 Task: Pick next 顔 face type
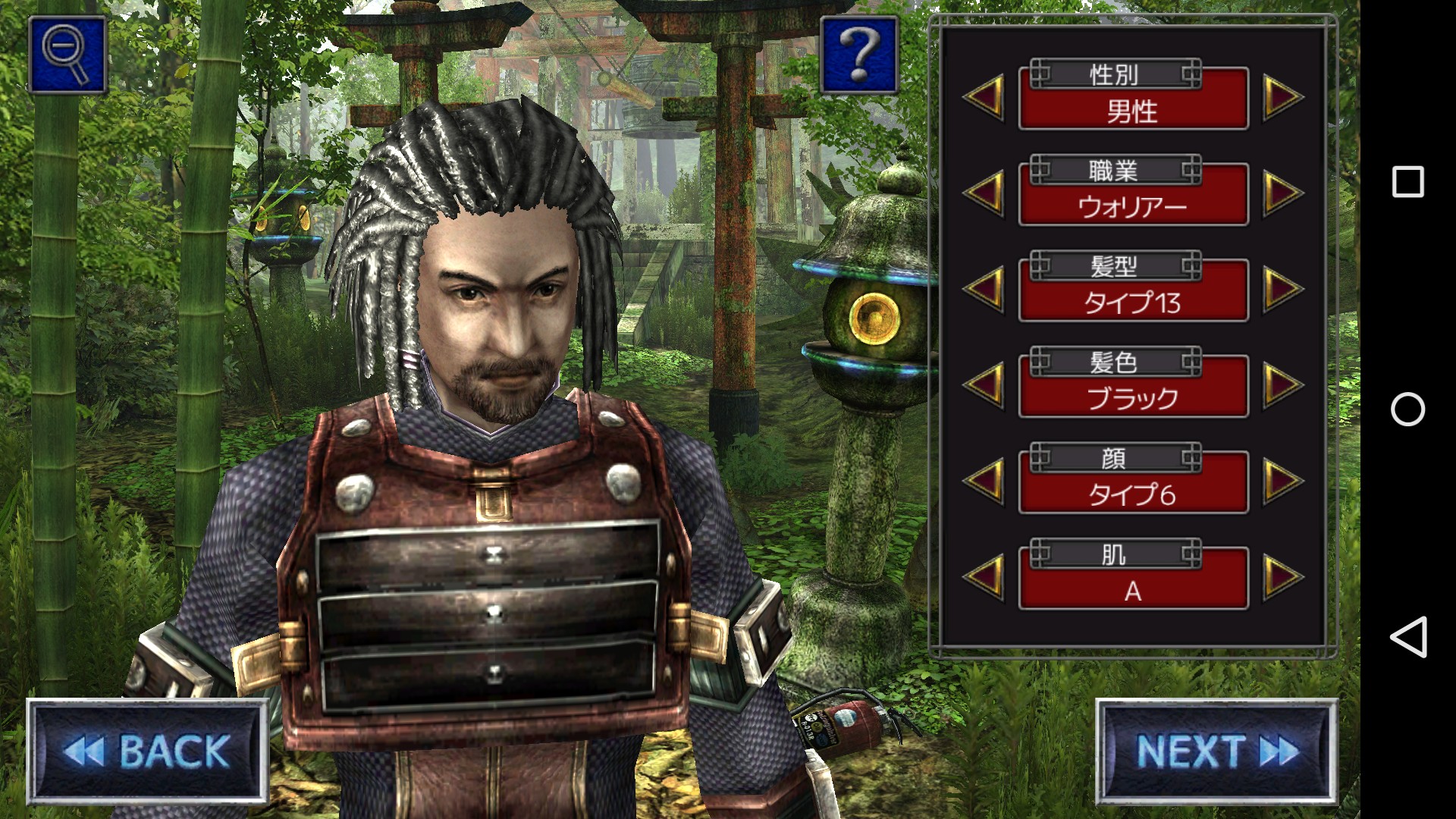point(1282,481)
